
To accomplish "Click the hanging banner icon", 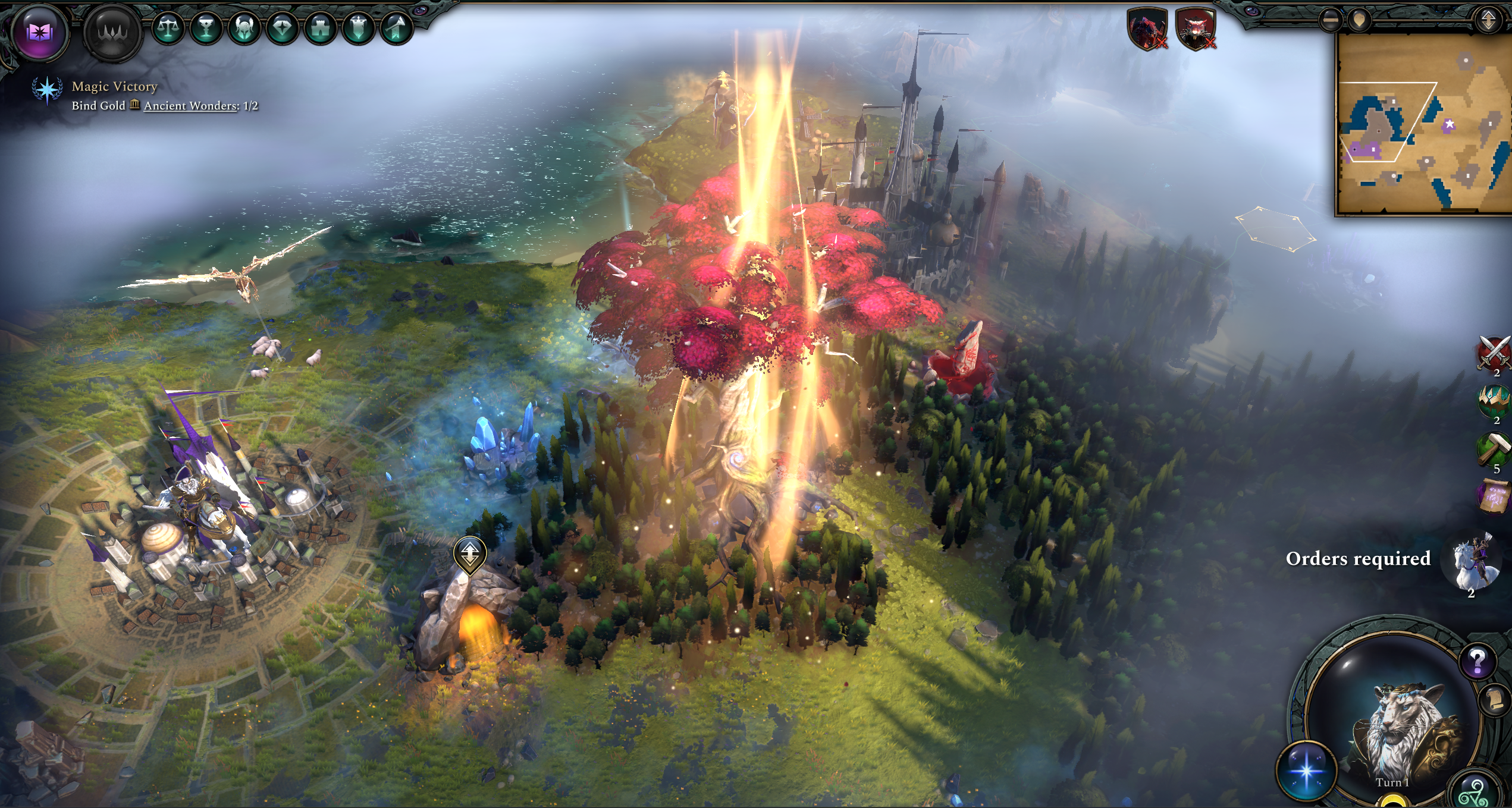I will pos(359,28).
